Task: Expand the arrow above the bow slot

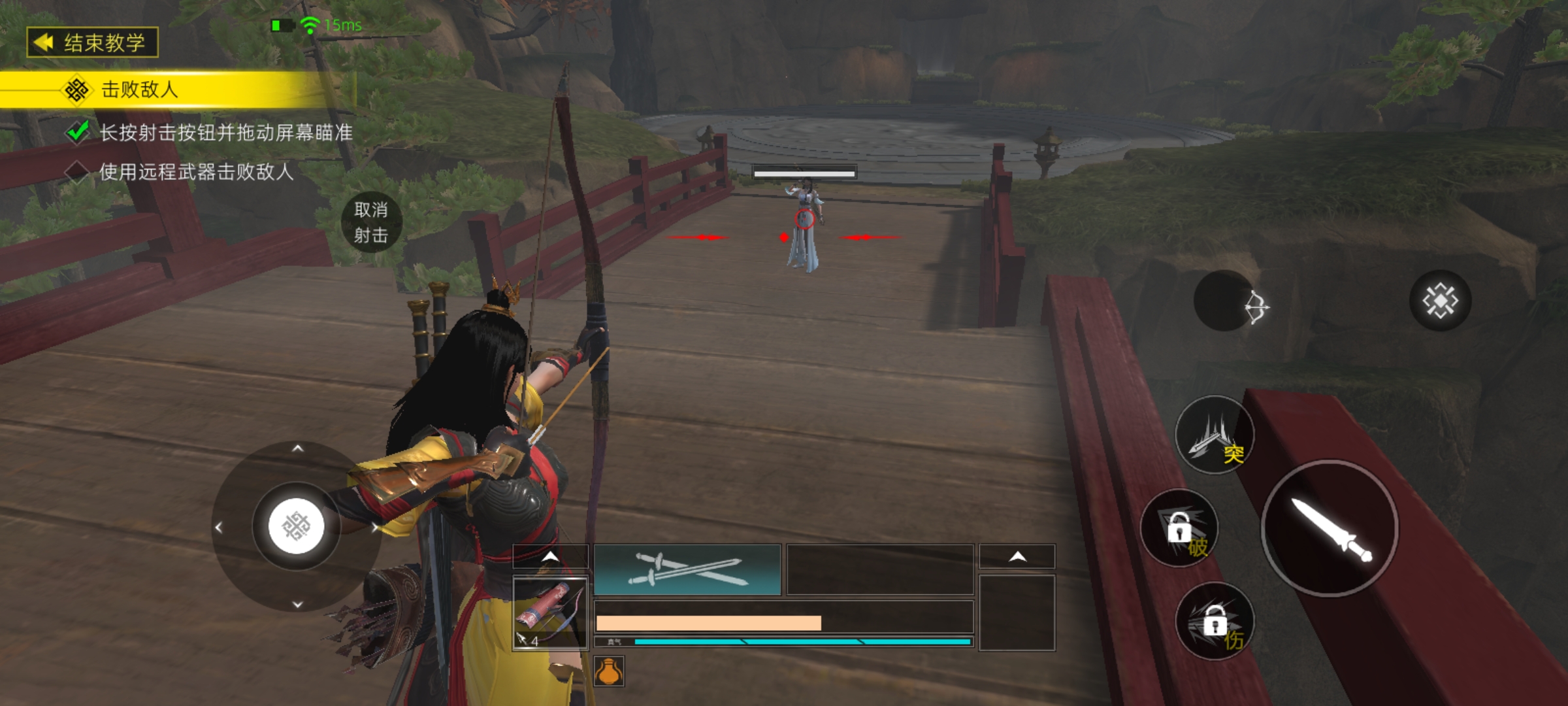Action: point(551,556)
